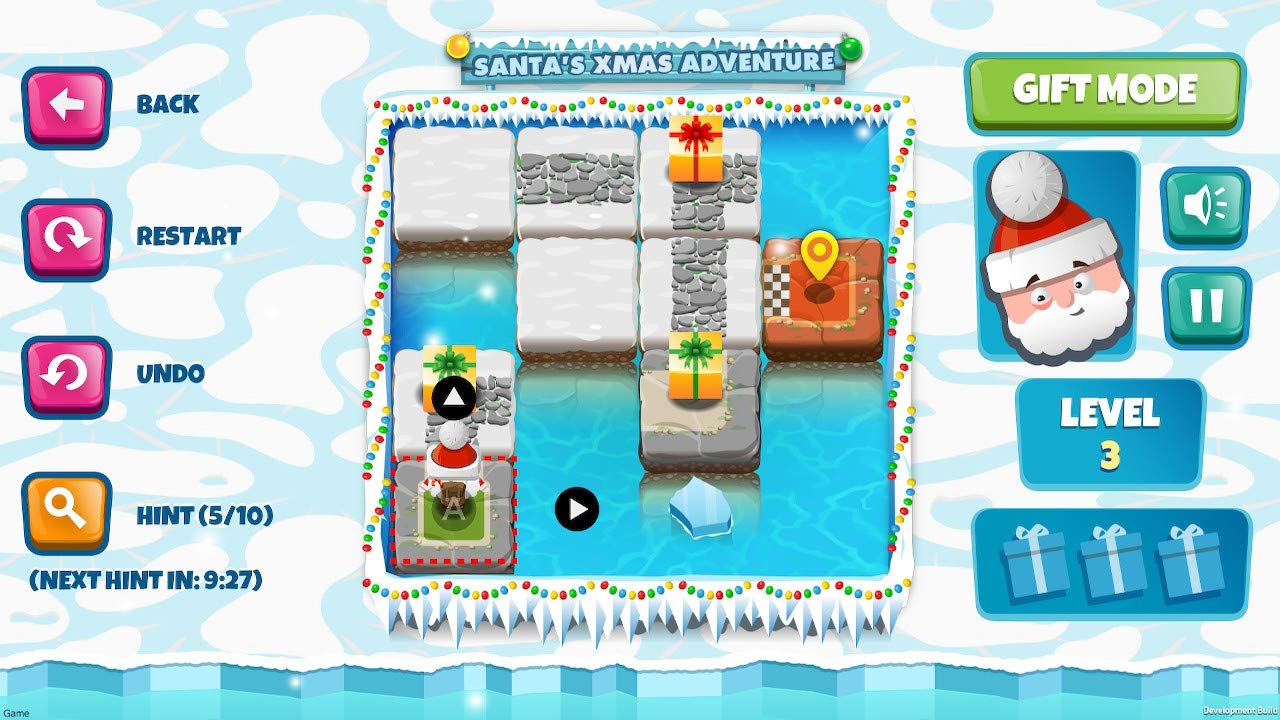Select the BACK text label
1280x720 pixels.
pyautogui.click(x=166, y=103)
